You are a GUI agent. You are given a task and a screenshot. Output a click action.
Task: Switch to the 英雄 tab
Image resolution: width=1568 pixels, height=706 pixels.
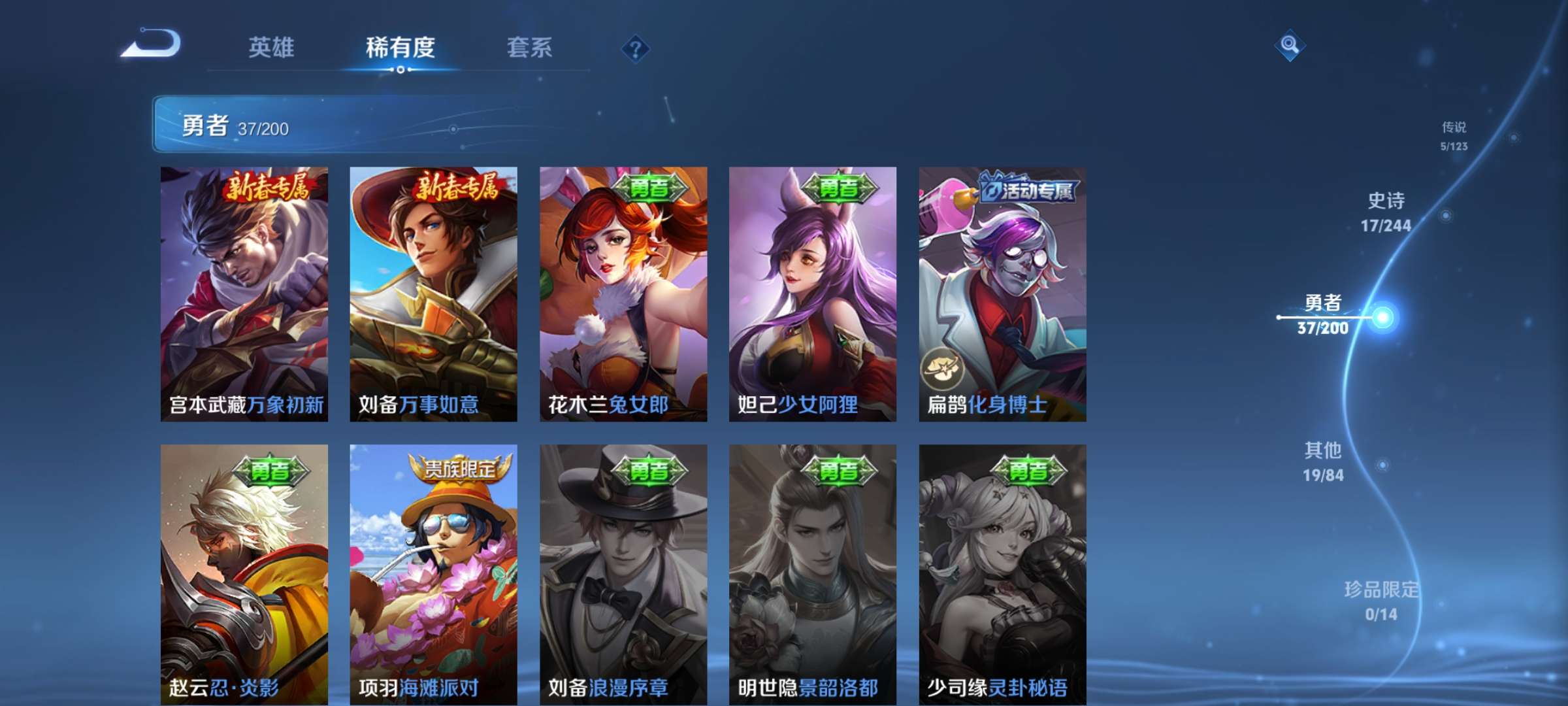(x=271, y=48)
